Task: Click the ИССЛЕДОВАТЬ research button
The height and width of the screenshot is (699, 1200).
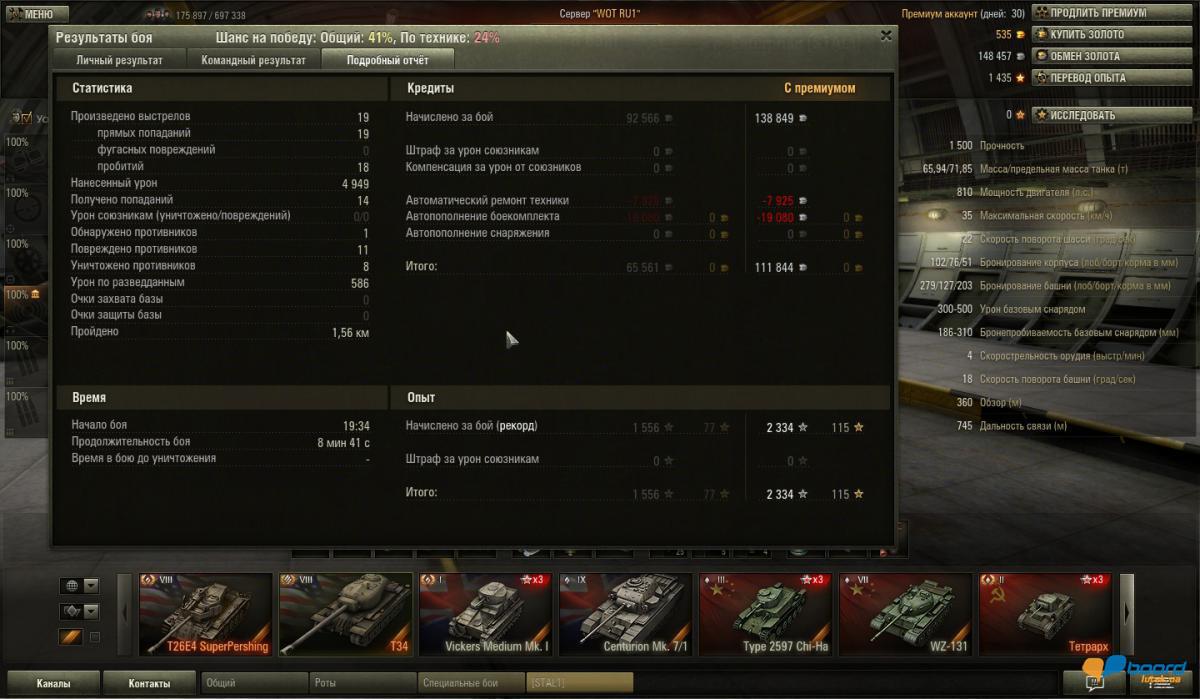Action: pyautogui.click(x=1081, y=115)
